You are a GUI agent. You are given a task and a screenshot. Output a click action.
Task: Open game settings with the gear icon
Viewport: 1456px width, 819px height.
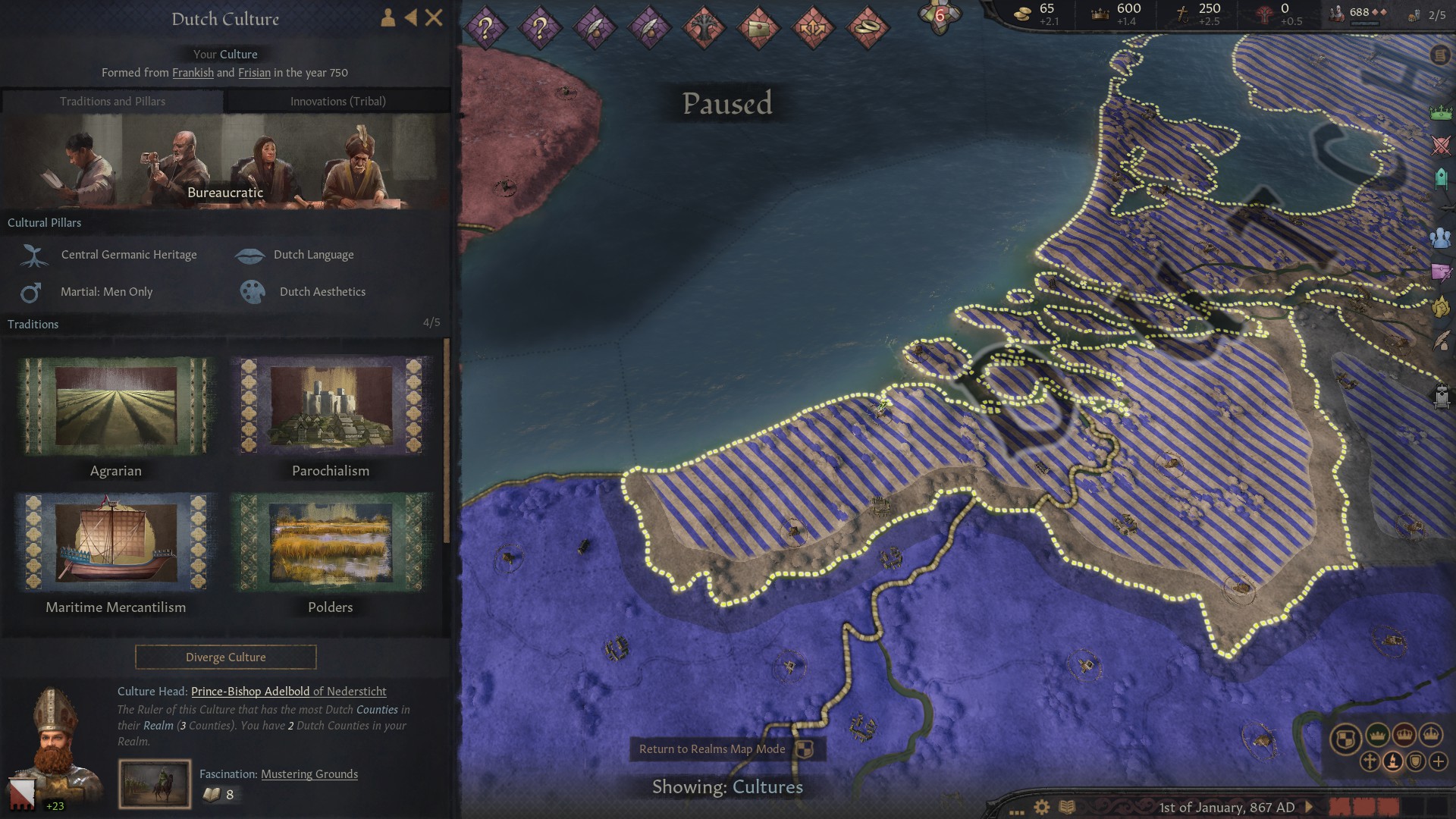click(1041, 807)
